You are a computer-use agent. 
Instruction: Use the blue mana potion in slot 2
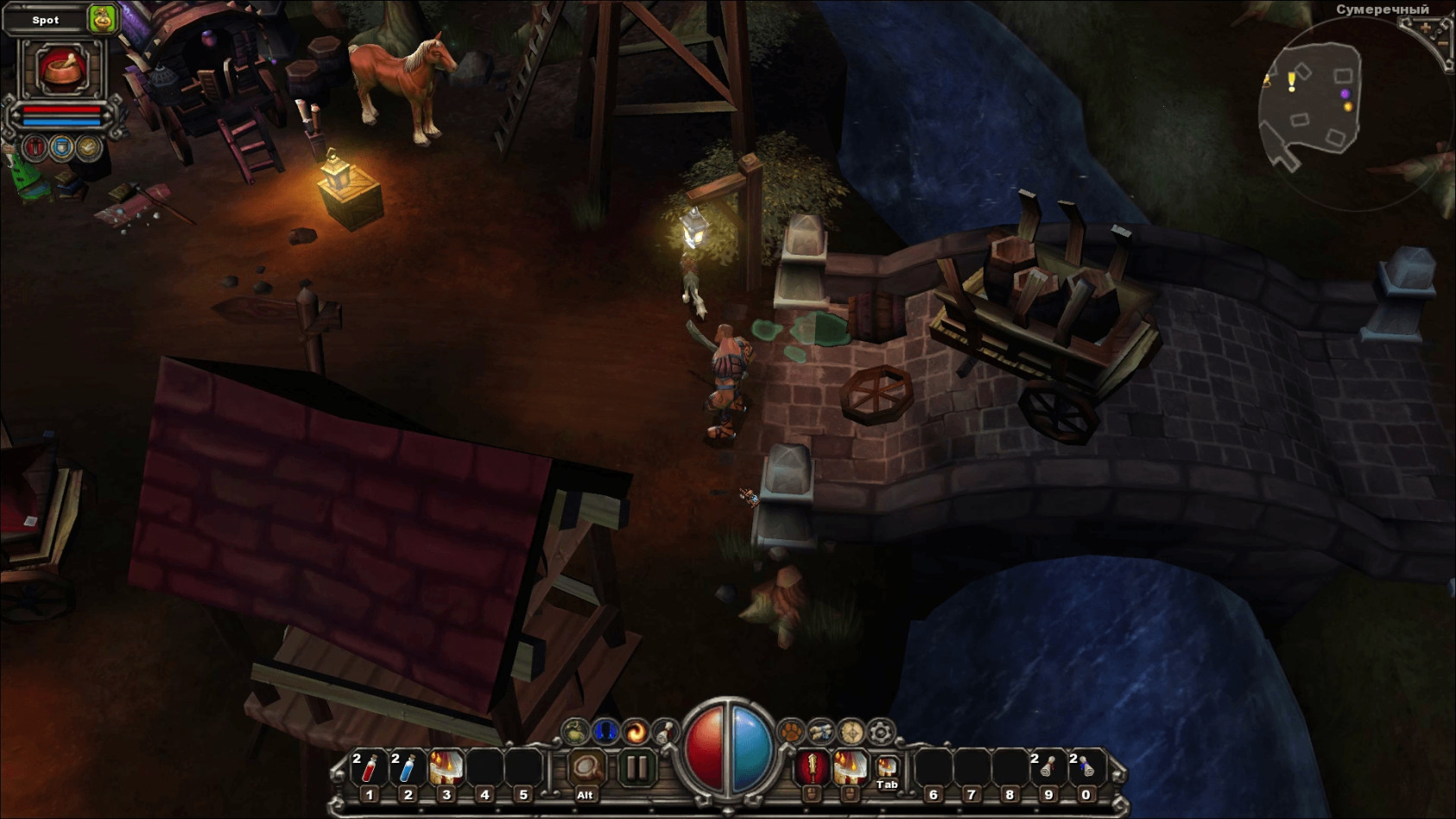coord(408,768)
